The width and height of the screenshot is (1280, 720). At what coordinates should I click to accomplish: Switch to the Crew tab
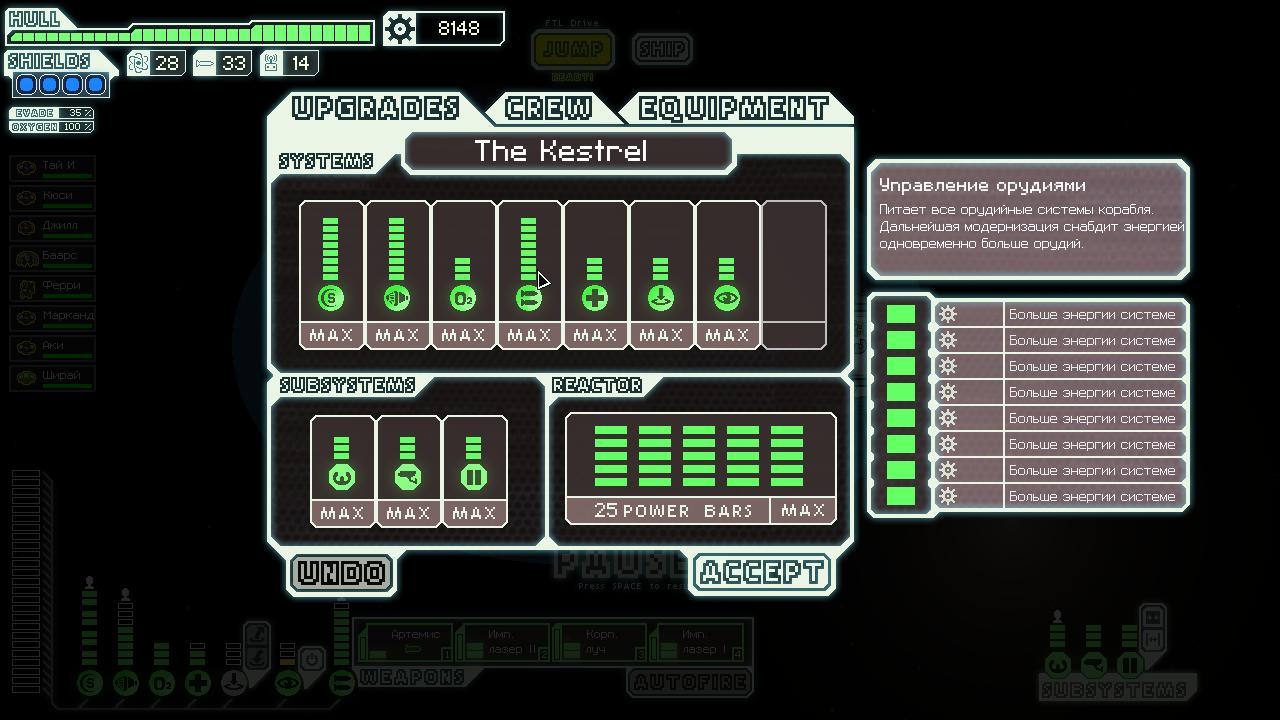click(548, 108)
